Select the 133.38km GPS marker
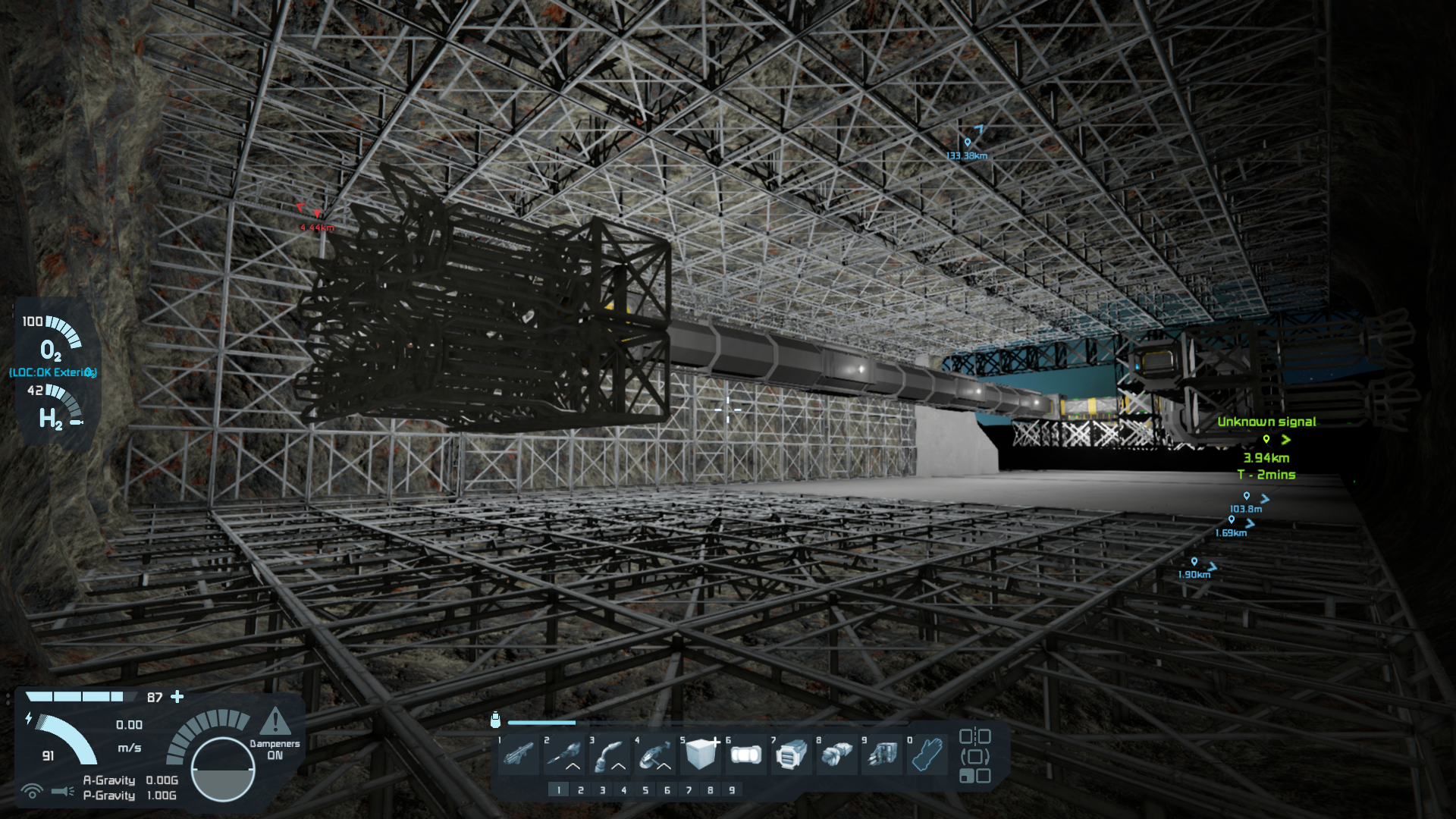 pos(967,143)
